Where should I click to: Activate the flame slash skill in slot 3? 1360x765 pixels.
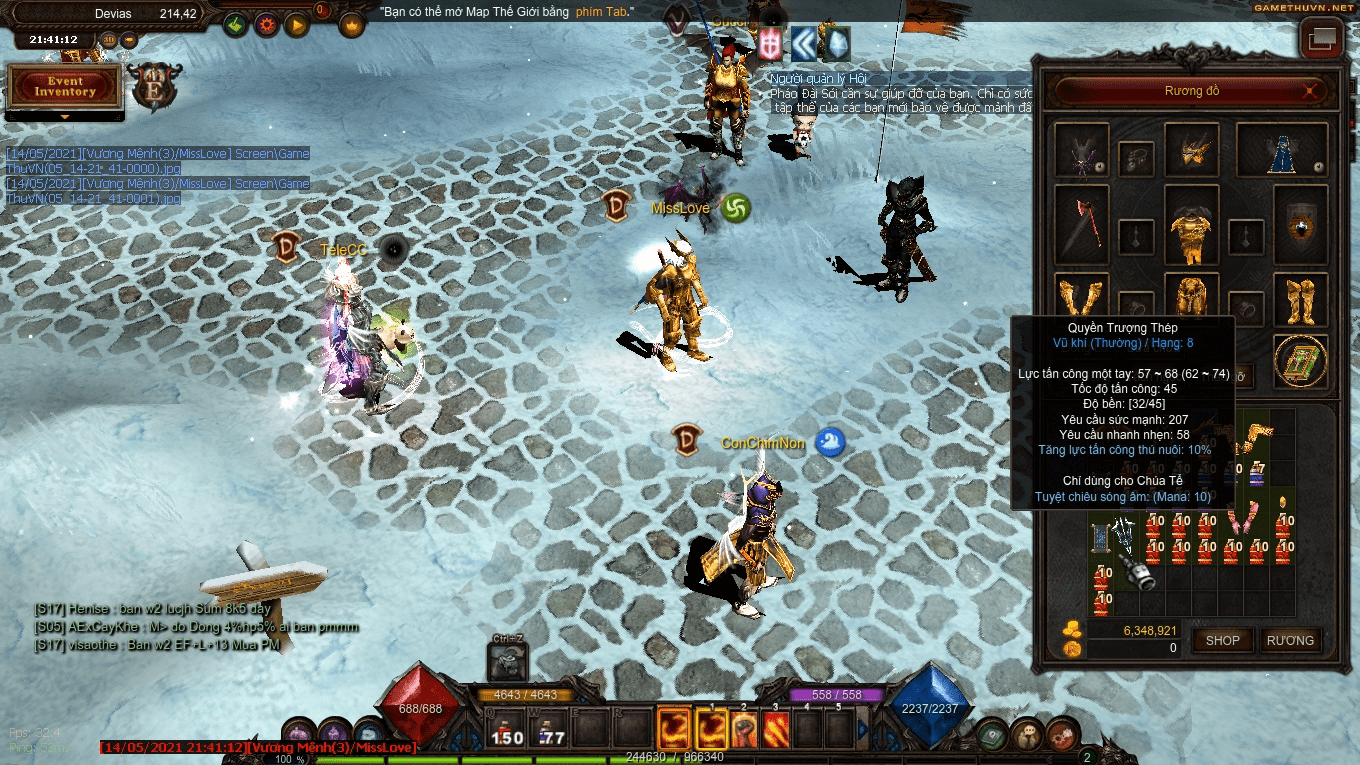(x=776, y=730)
